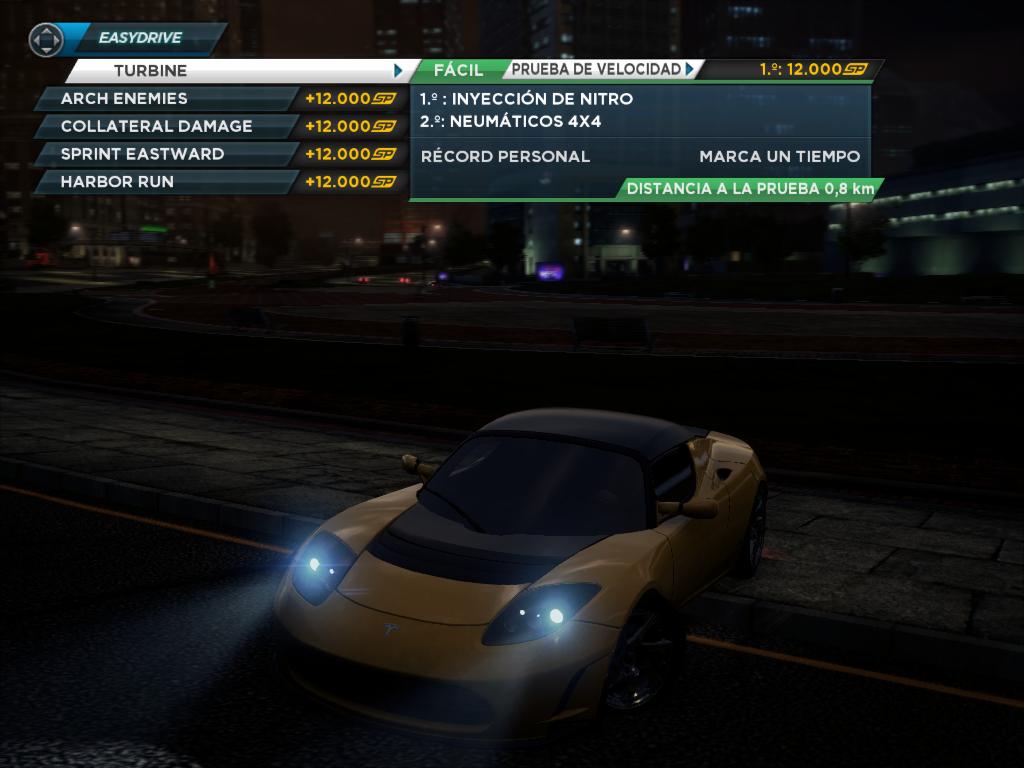Click the EasyDrive header tab
The width and height of the screenshot is (1024, 768).
pyautogui.click(x=140, y=39)
